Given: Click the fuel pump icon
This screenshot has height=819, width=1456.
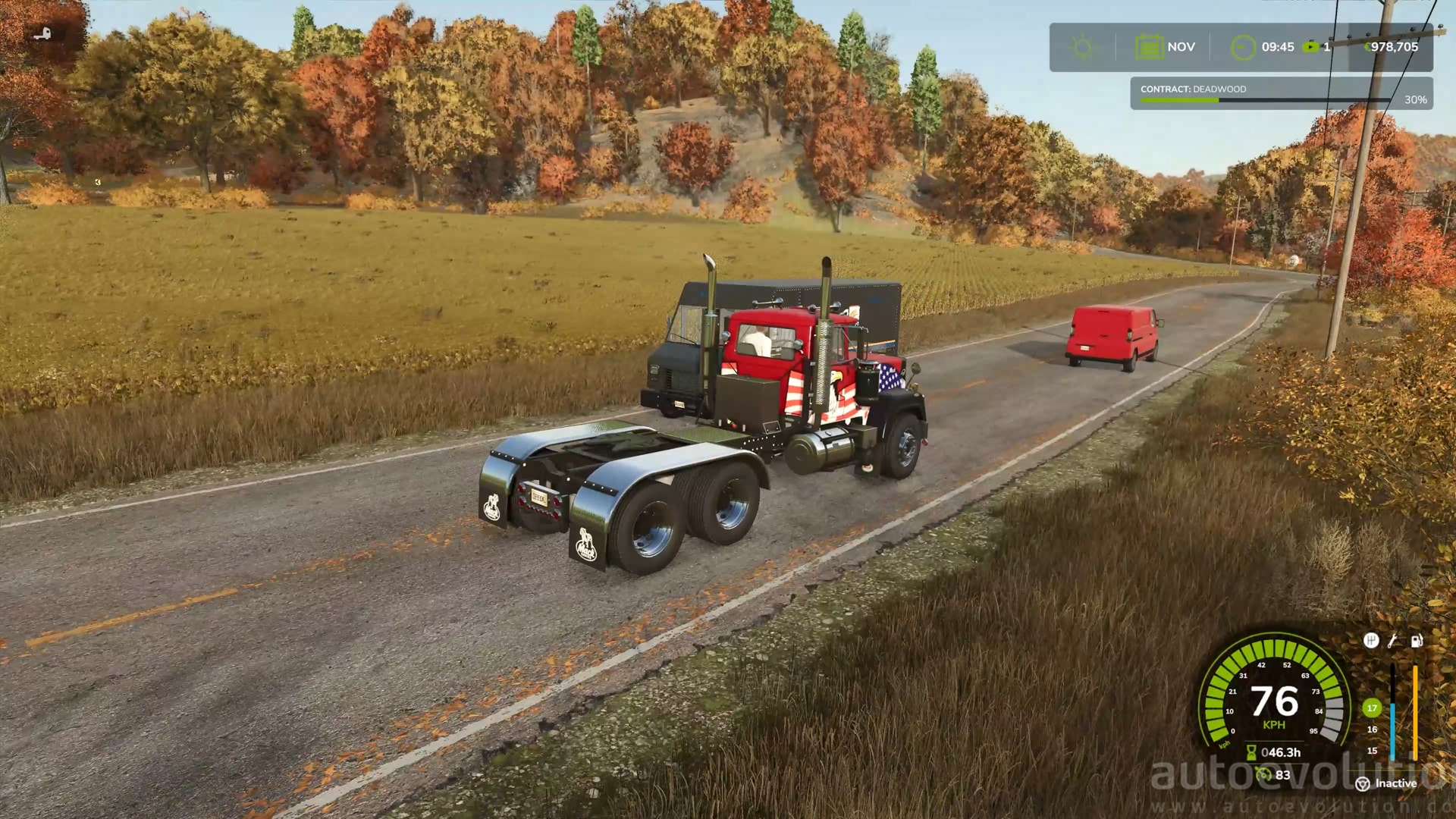Looking at the screenshot, I should [x=1416, y=641].
